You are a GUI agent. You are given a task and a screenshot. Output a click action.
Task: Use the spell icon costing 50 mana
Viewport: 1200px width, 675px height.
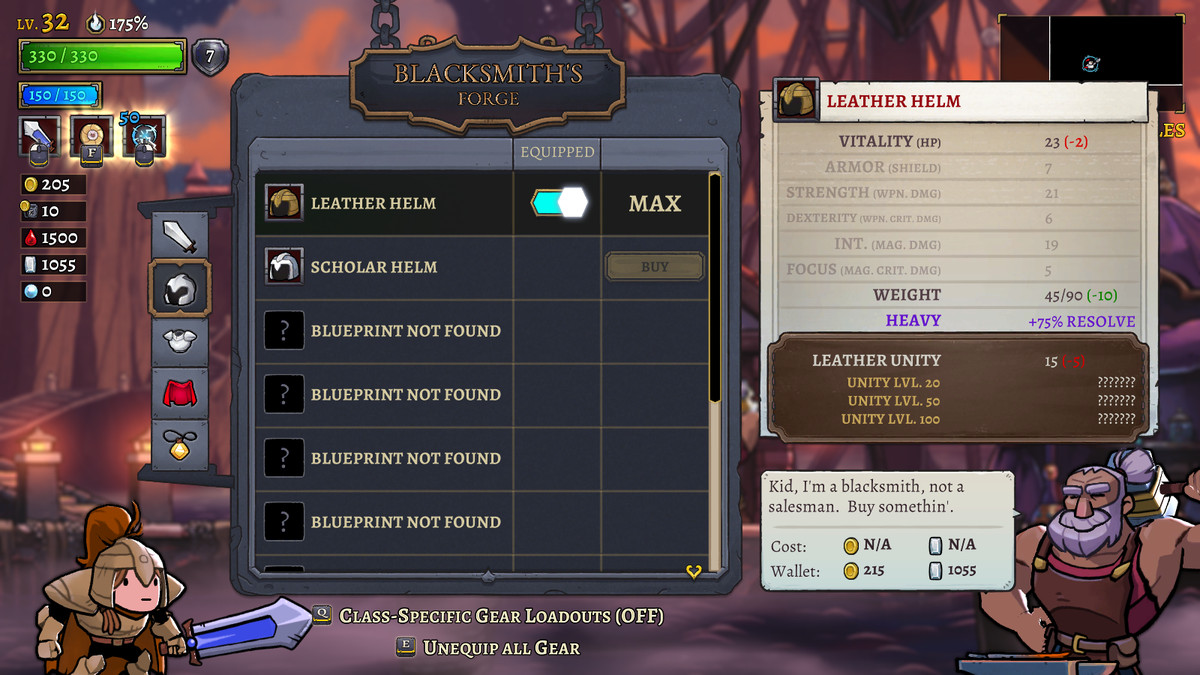(x=143, y=137)
